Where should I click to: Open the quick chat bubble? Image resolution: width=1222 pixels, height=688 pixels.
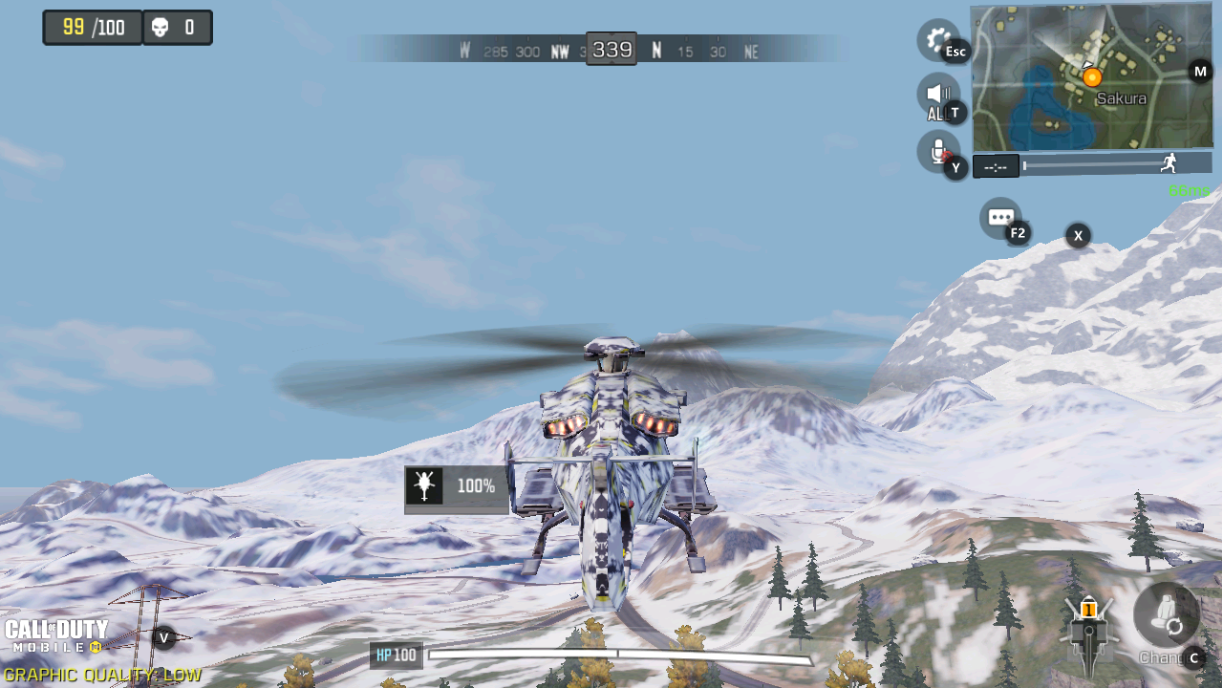1000,217
